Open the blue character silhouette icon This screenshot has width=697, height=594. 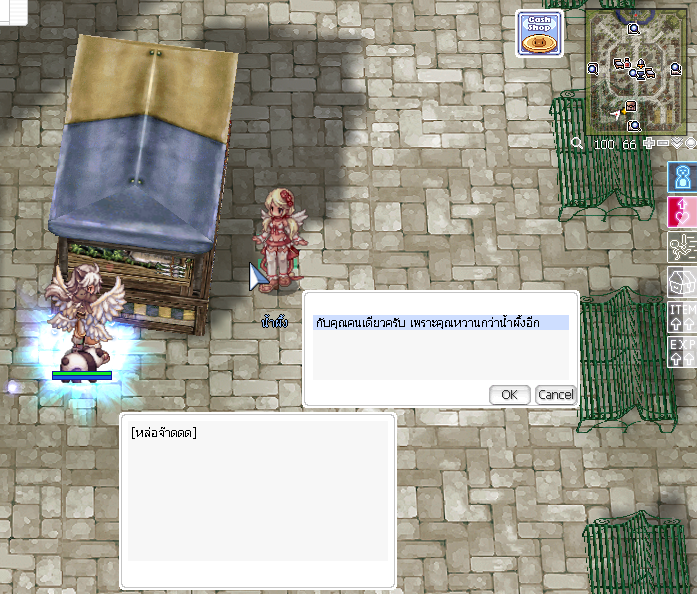point(682,178)
